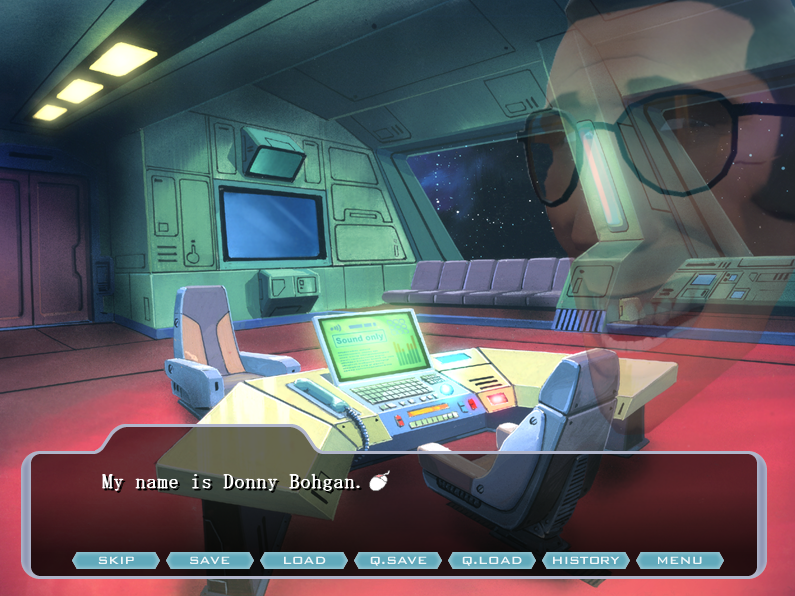Open the game MENU
Screen dimensions: 795x596
[x=680, y=560]
